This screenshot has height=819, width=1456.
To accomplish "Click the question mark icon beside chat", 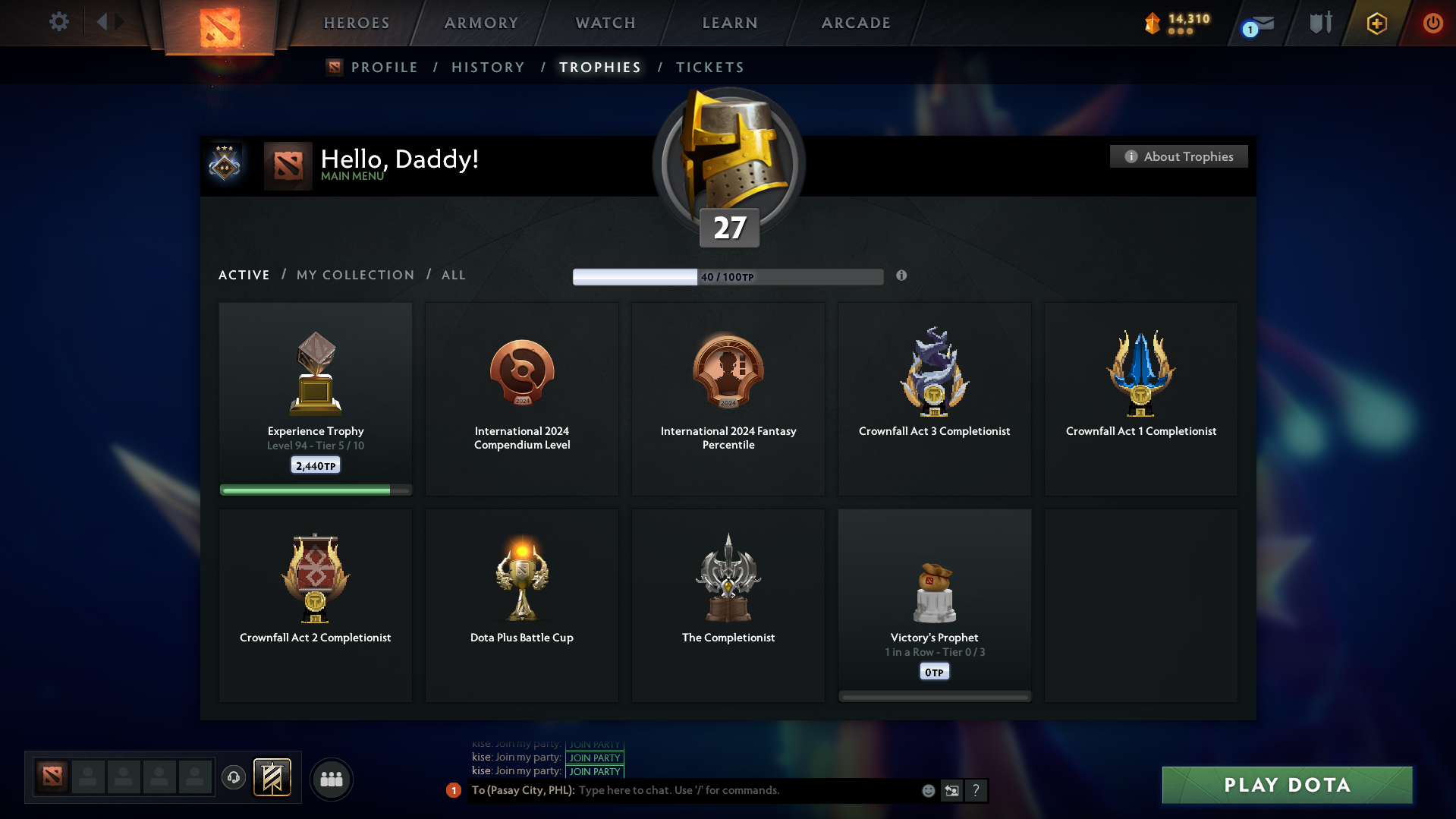I will (976, 790).
